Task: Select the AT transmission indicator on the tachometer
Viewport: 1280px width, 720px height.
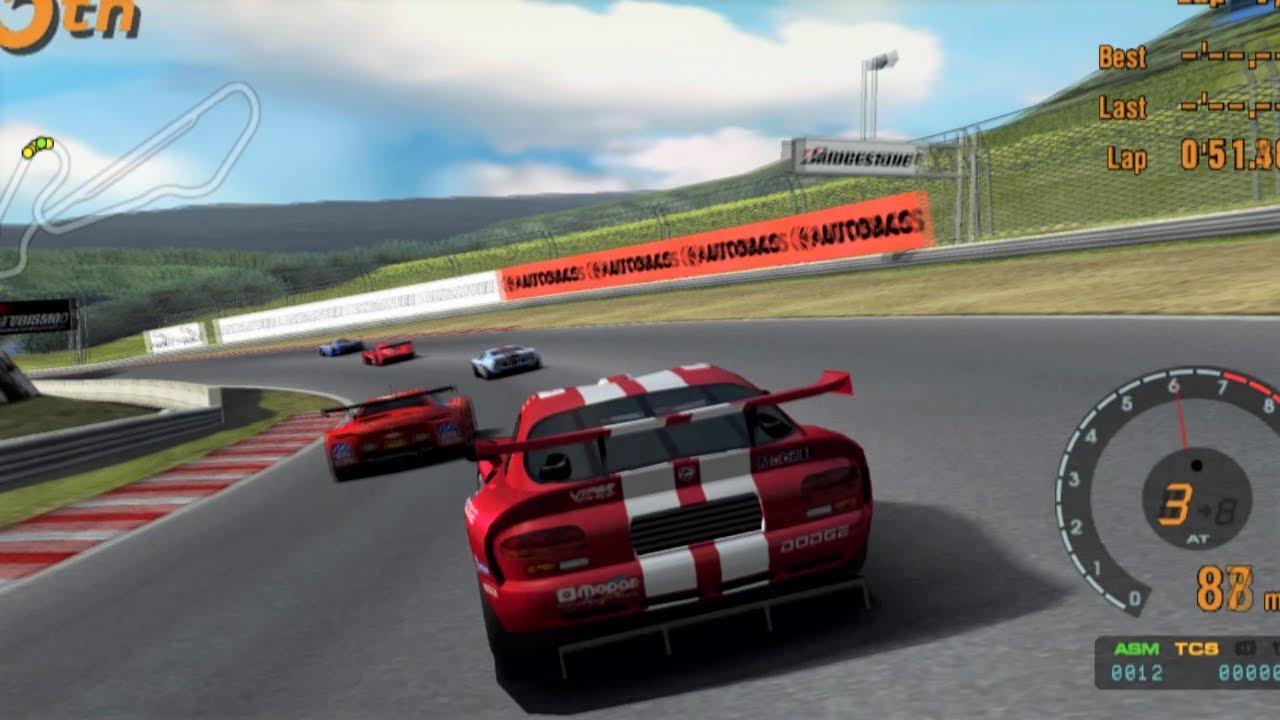Action: click(1196, 540)
